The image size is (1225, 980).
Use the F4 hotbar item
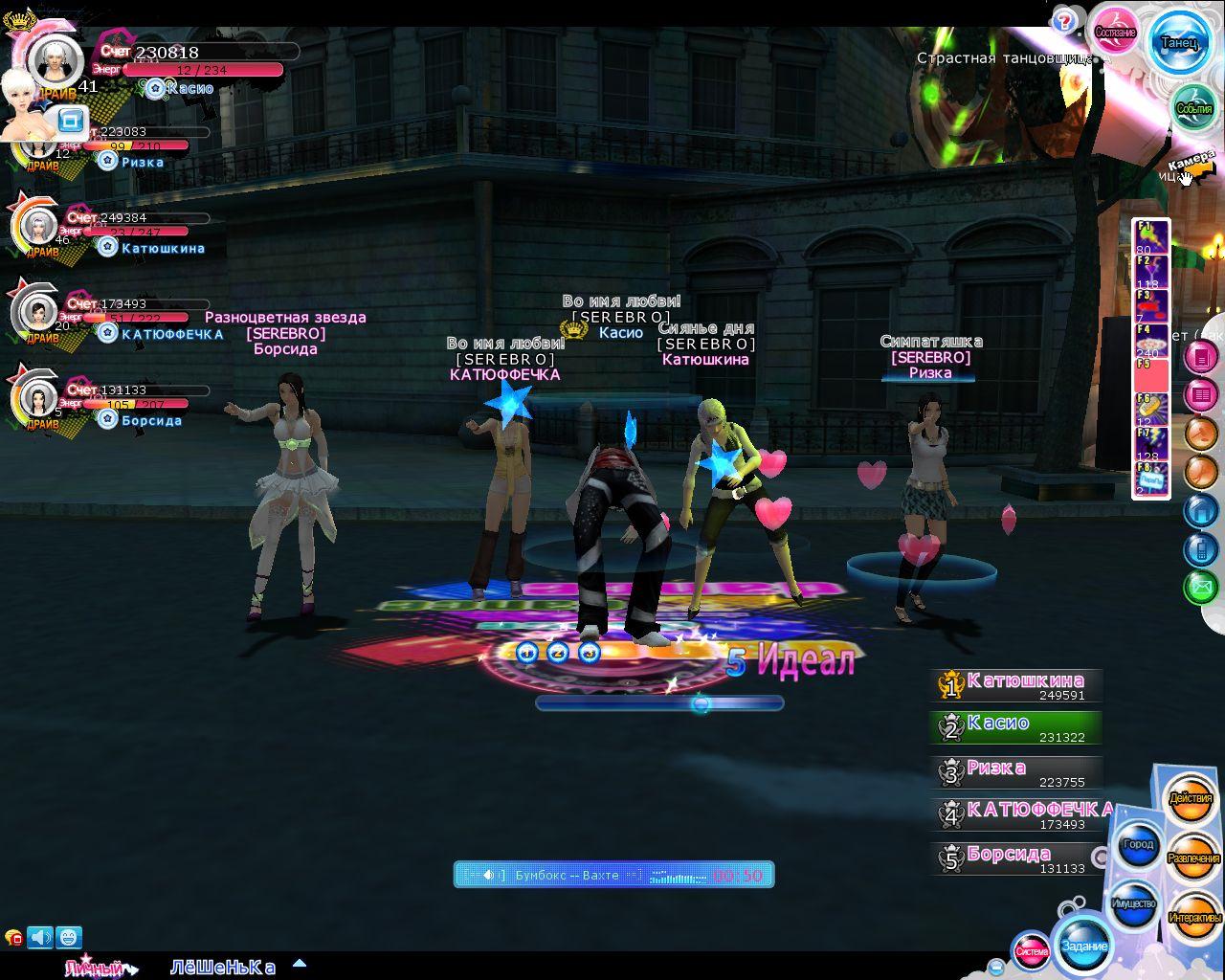coord(1151,342)
